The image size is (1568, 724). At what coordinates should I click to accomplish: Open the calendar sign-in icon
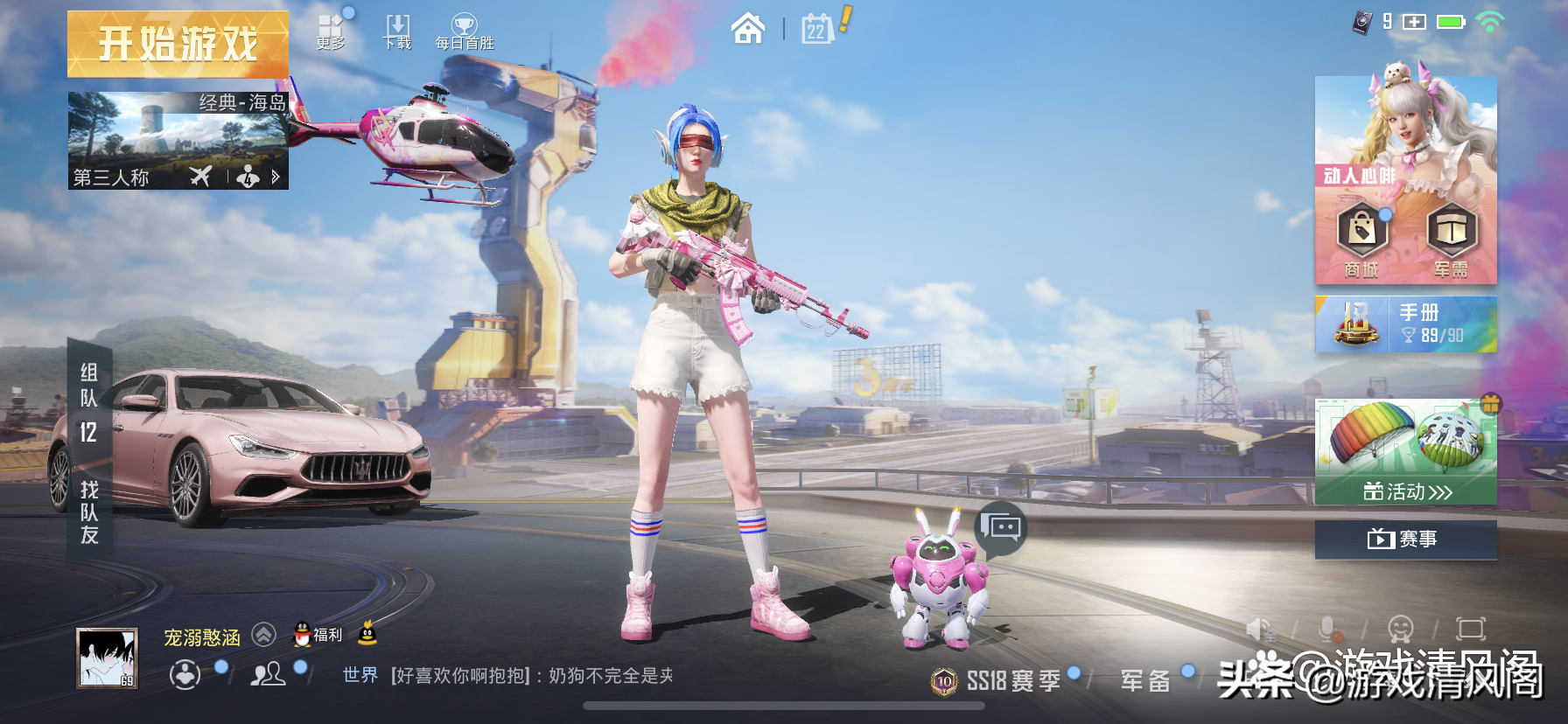[817, 29]
